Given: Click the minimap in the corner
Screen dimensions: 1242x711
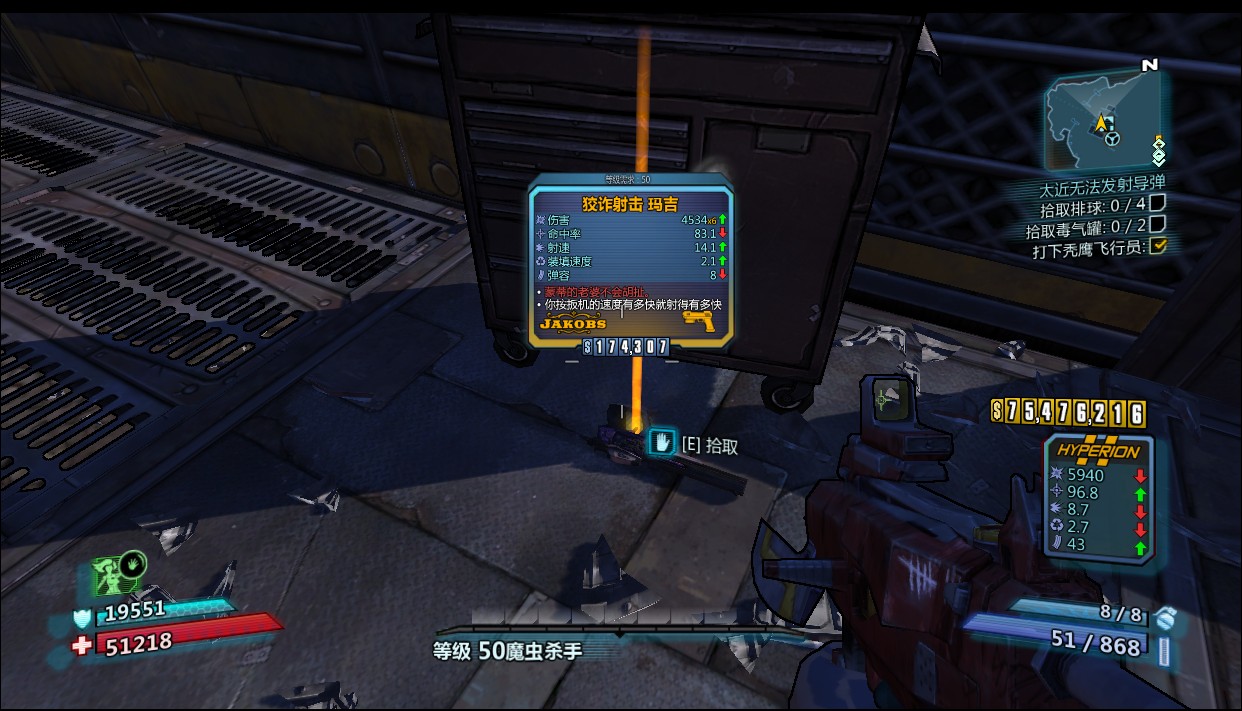Looking at the screenshot, I should (x=1103, y=124).
